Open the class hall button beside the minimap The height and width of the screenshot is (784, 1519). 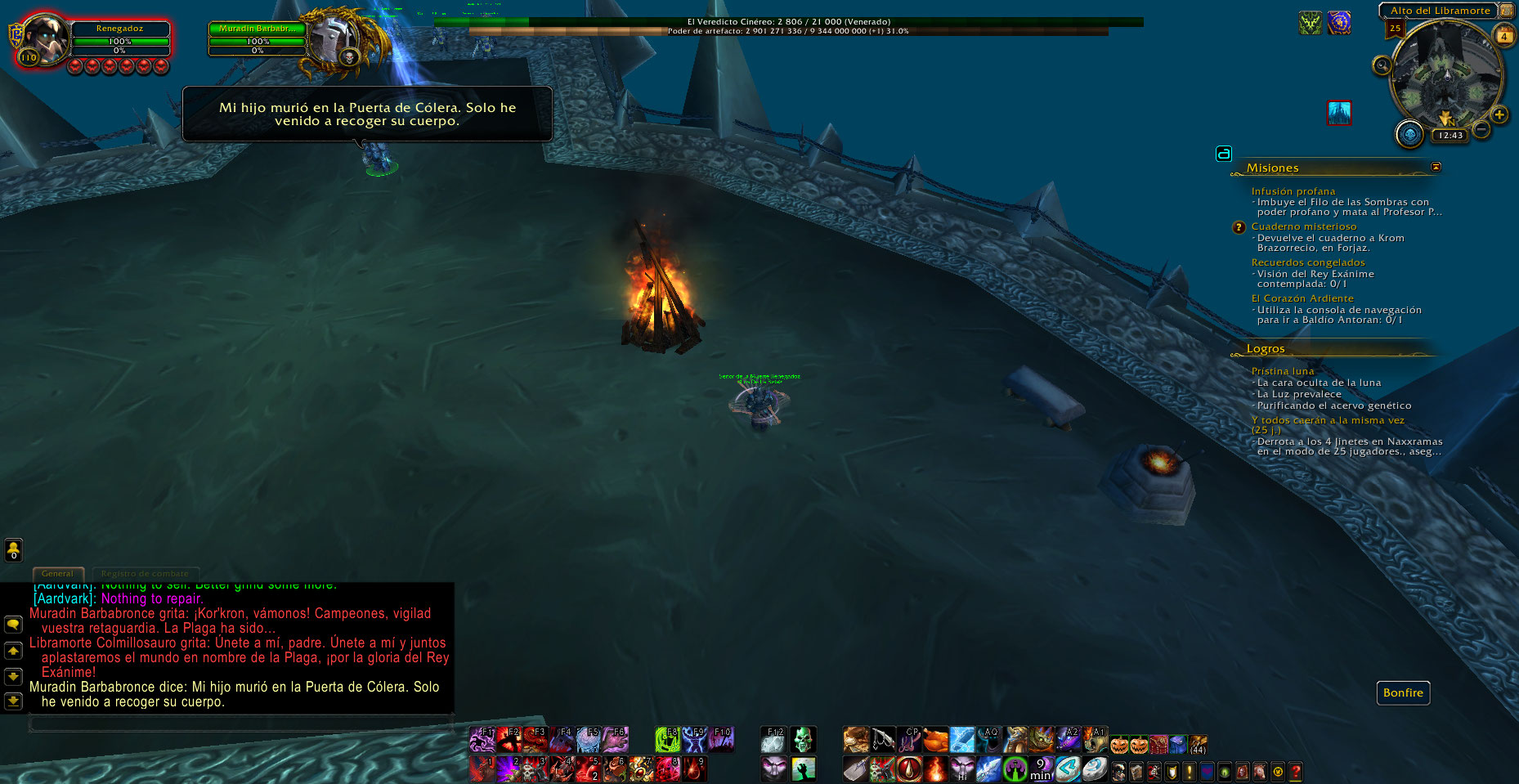tap(1409, 134)
